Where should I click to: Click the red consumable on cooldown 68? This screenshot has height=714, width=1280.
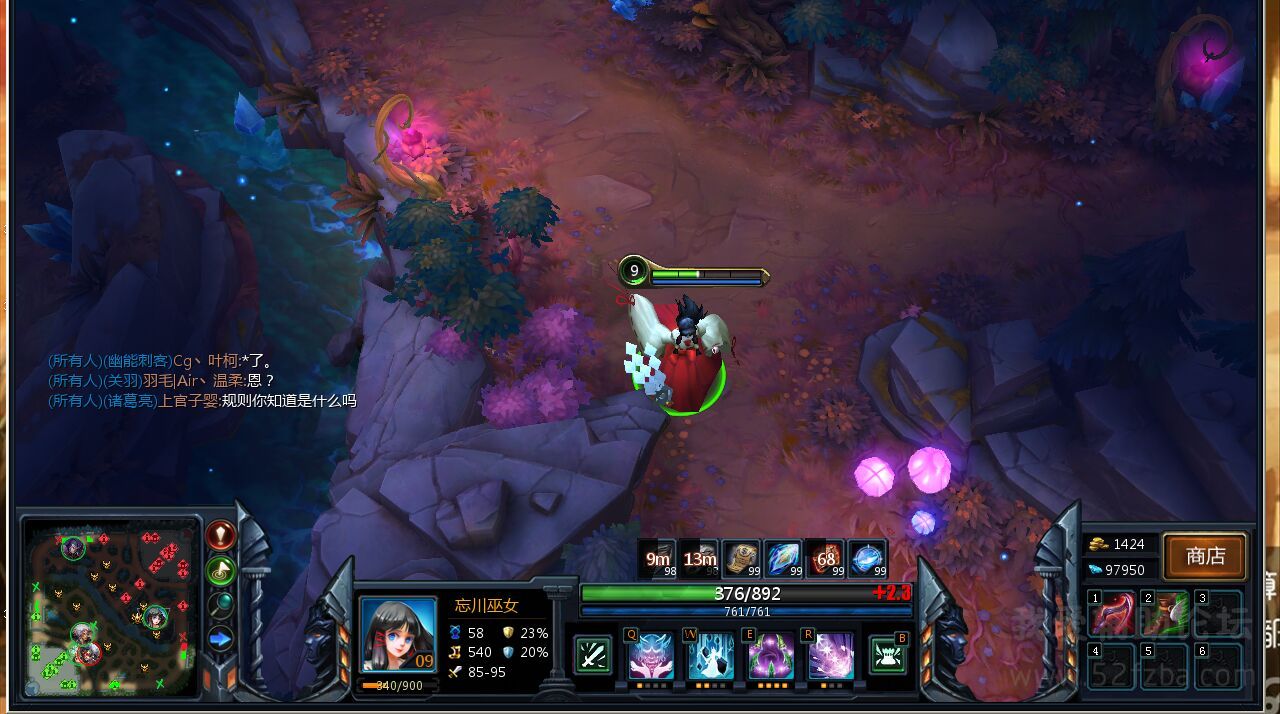825,558
